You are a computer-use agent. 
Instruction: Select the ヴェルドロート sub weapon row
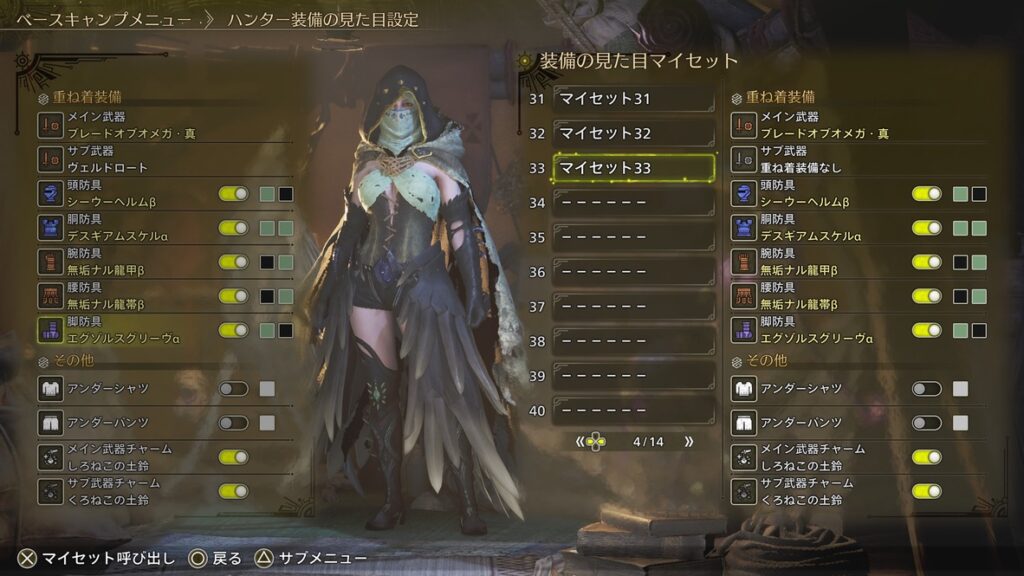(x=165, y=161)
